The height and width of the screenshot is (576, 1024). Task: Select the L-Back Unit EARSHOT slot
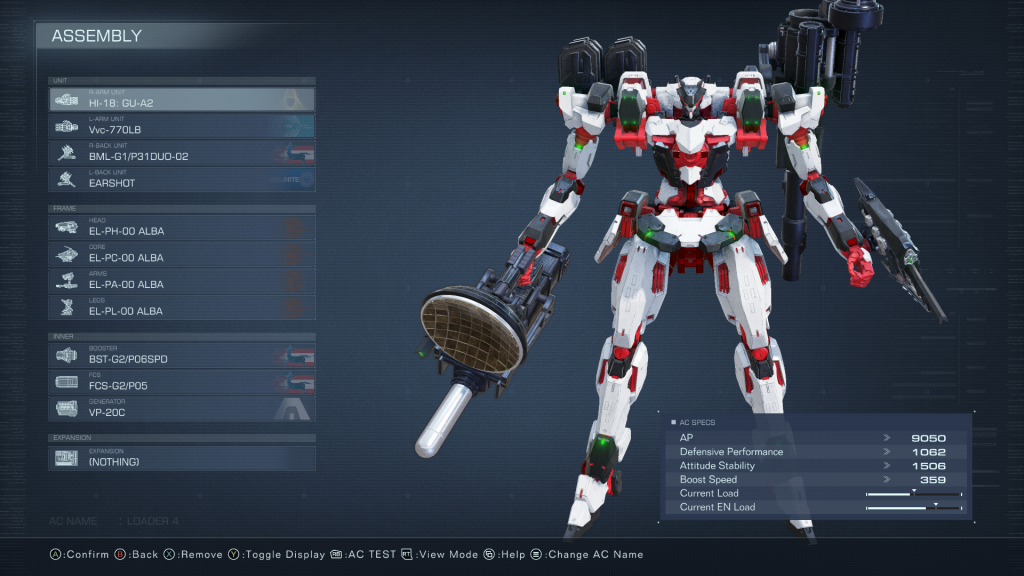pos(182,180)
